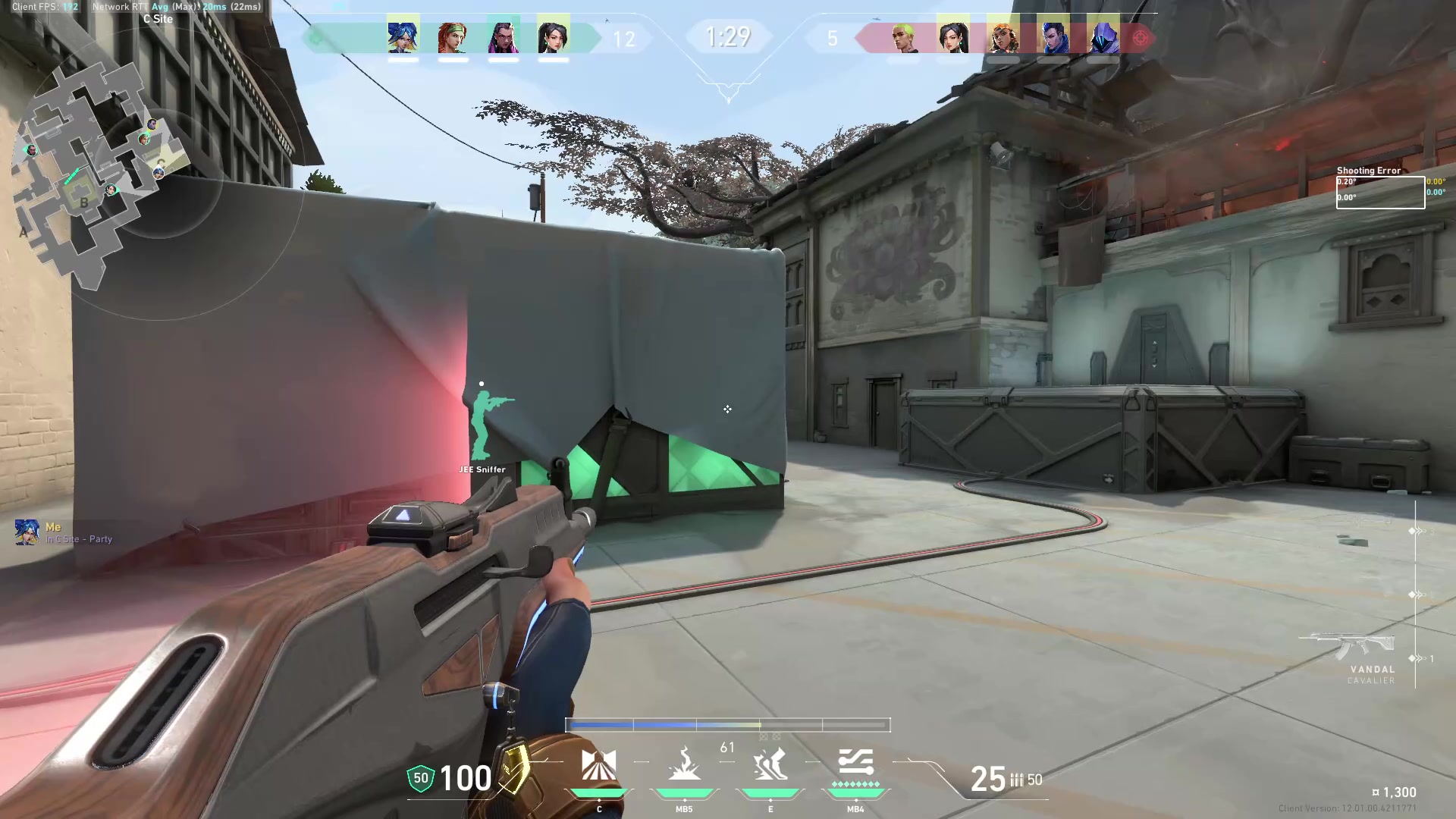
Task: Activate the Relay Bolt ability on MB5
Action: (x=685, y=764)
